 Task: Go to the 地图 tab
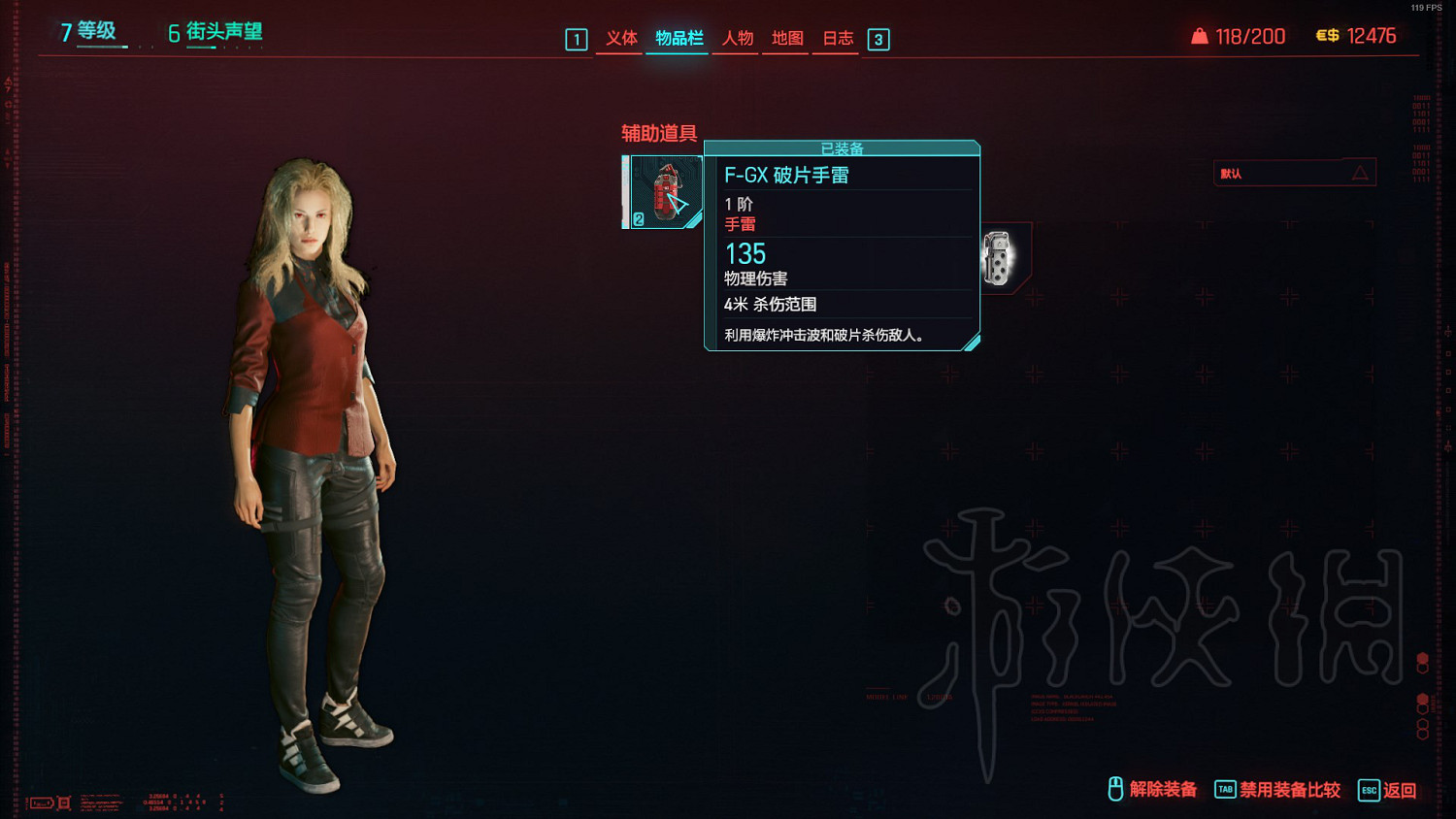[x=787, y=39]
